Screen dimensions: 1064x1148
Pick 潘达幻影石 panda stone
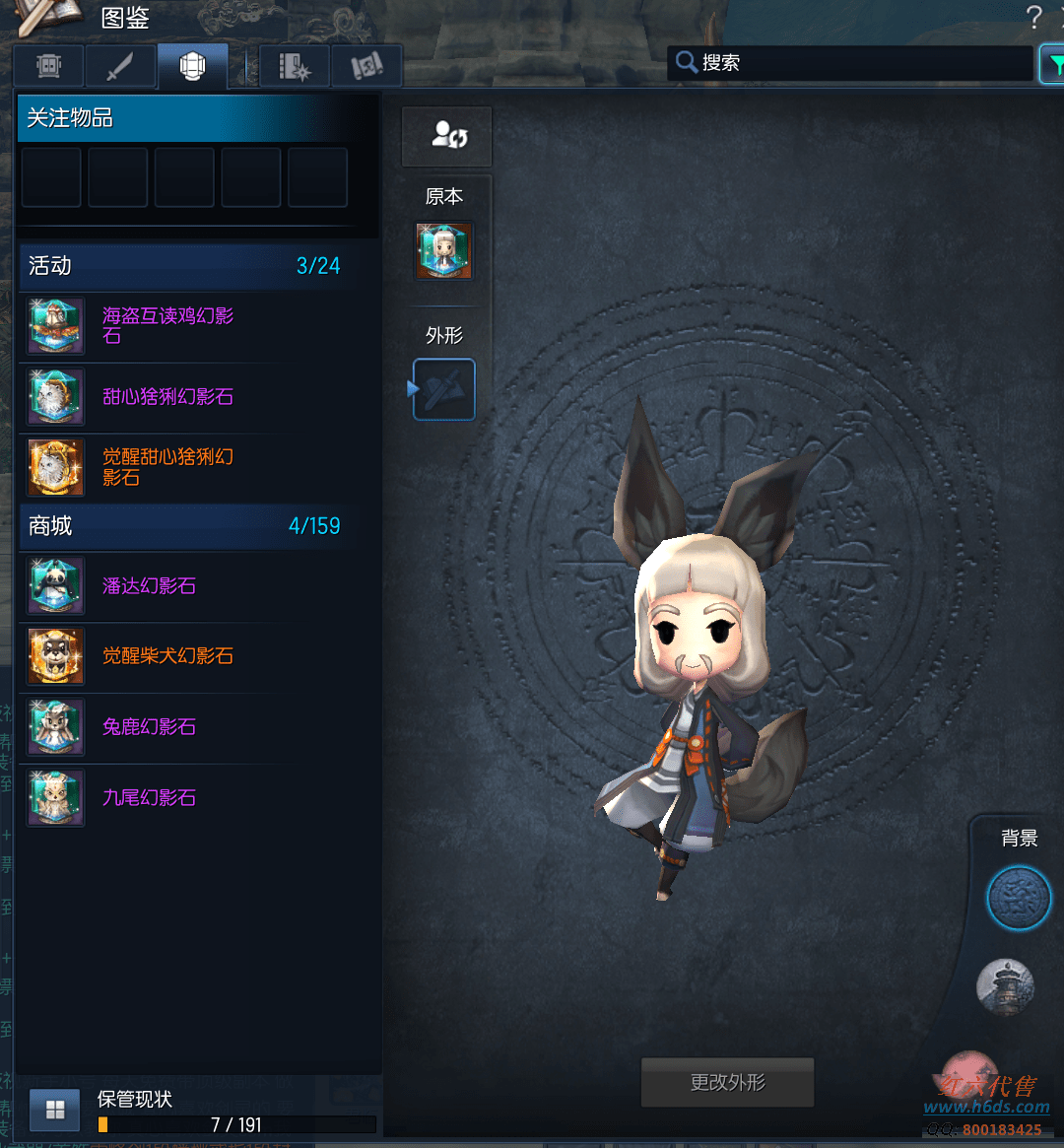click(x=149, y=586)
